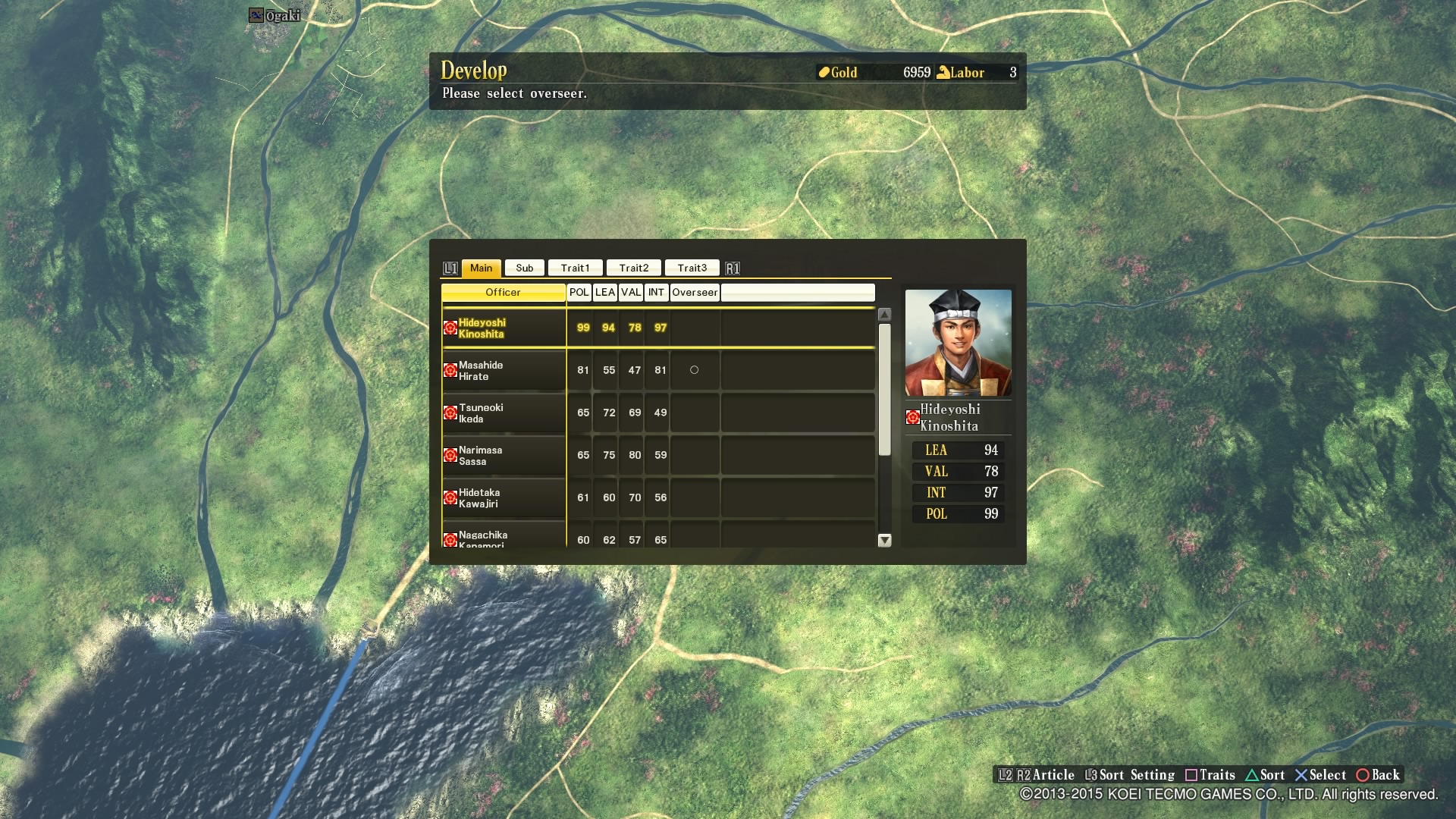Viewport: 1456px width, 819px height.
Task: Click the Labor icon in the header
Action: point(943,72)
